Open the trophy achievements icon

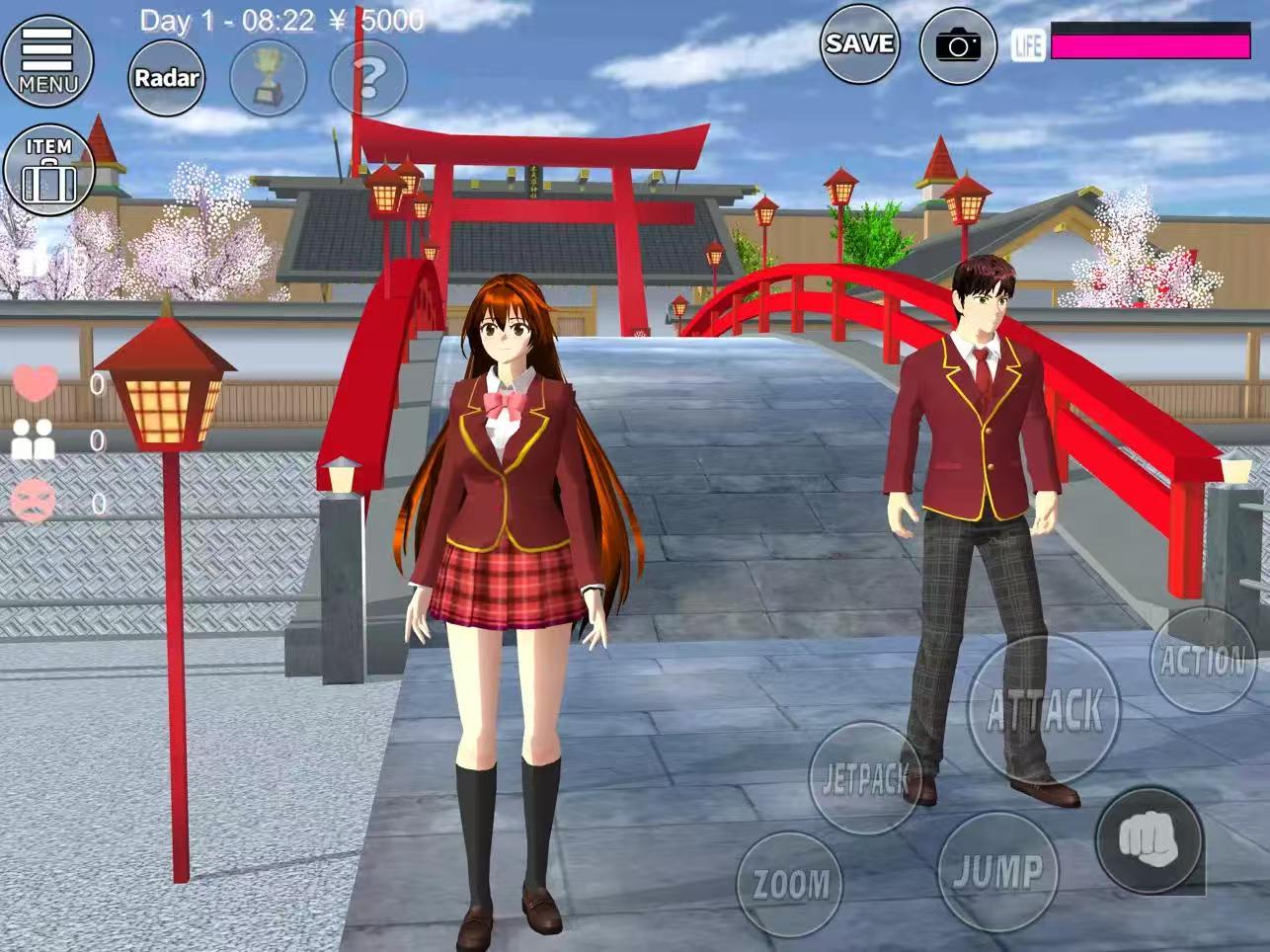(x=270, y=79)
